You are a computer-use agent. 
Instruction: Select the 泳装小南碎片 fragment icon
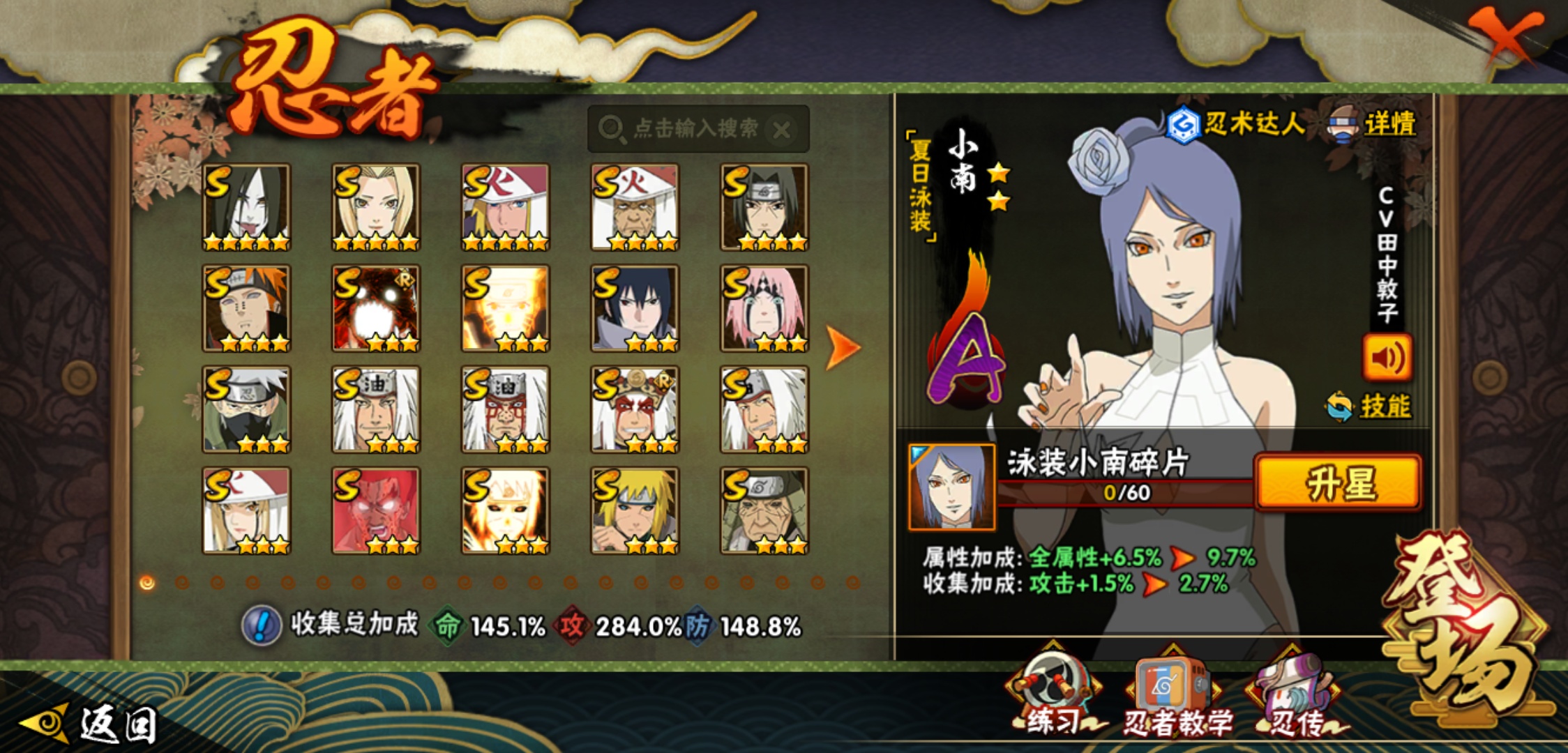tap(951, 487)
